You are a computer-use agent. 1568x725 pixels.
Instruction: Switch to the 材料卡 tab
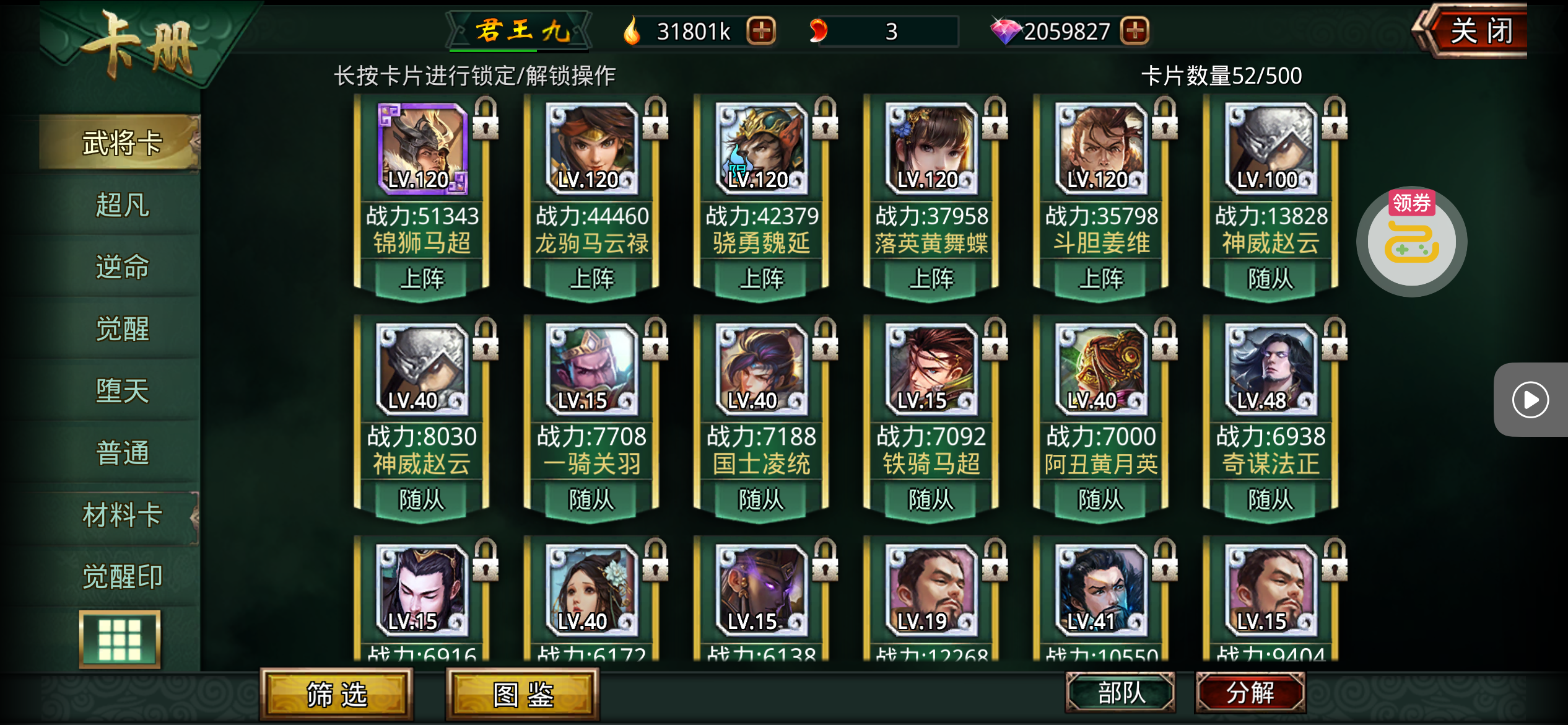pyautogui.click(x=121, y=514)
